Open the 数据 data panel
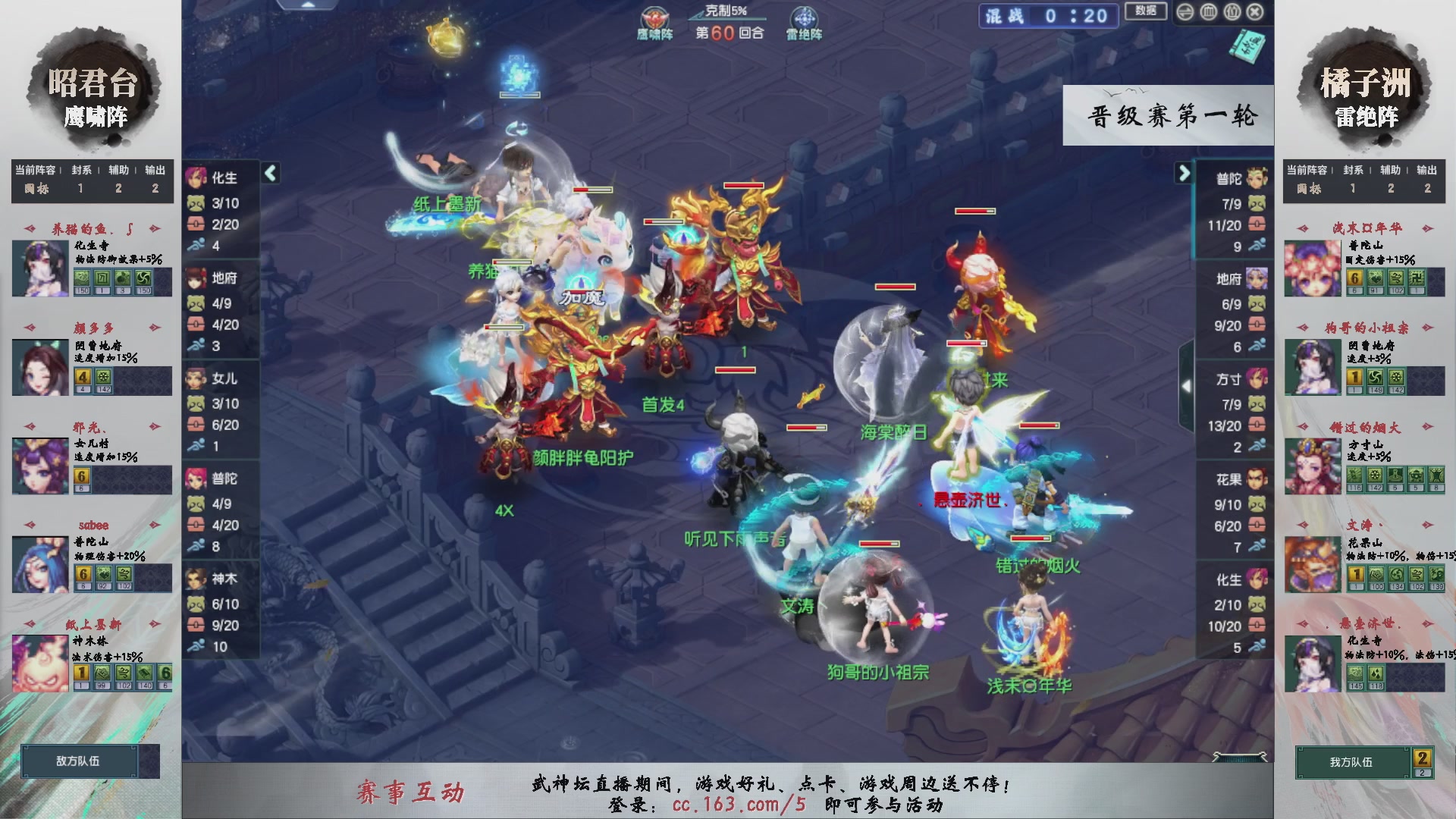1456x819 pixels. (x=1146, y=12)
